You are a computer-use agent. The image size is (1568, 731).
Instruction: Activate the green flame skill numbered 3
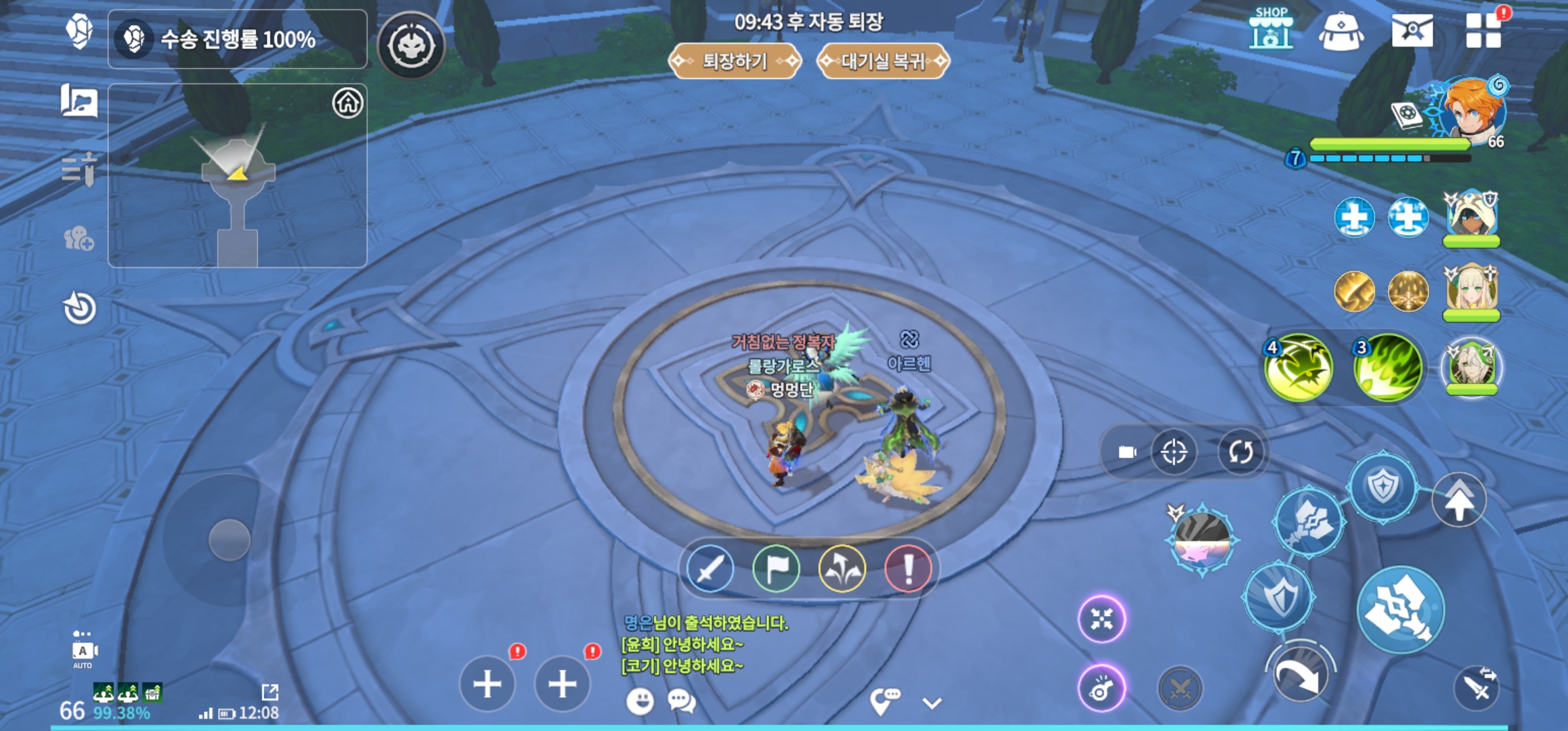(1388, 368)
